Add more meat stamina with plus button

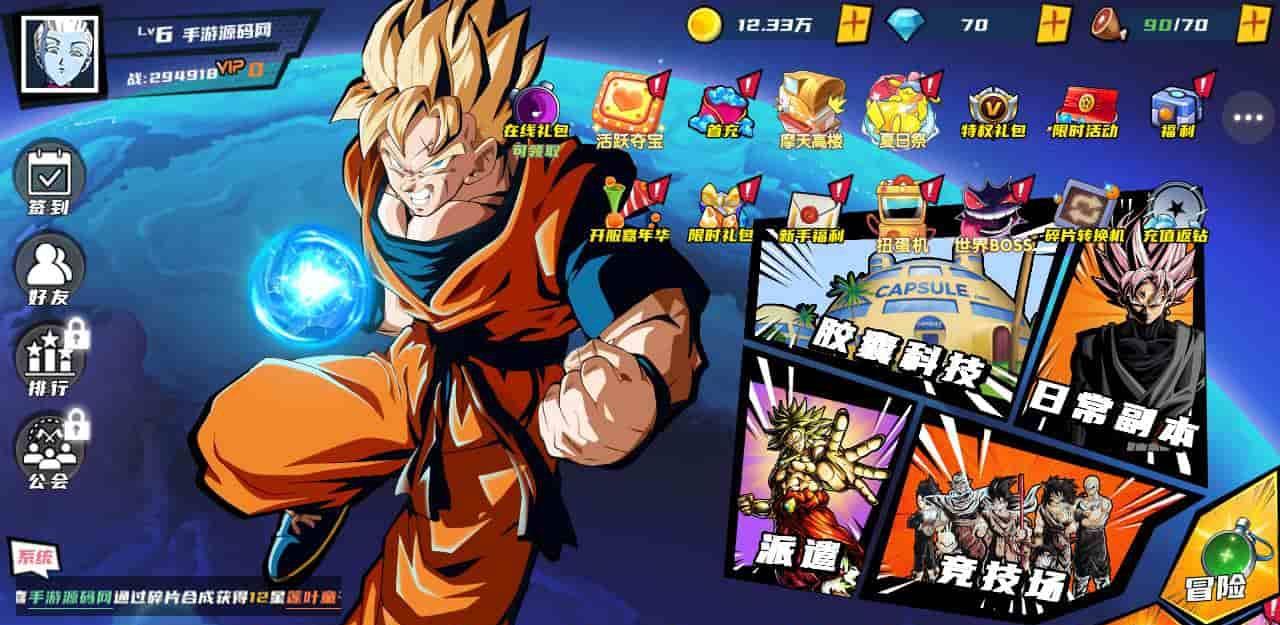click(1254, 24)
